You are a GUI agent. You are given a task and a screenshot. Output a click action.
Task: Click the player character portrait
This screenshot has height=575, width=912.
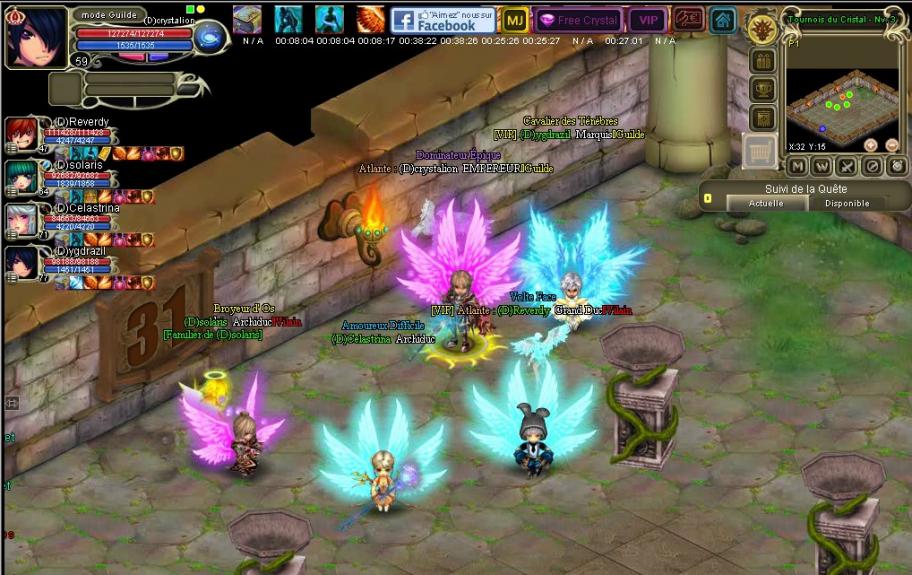click(36, 36)
